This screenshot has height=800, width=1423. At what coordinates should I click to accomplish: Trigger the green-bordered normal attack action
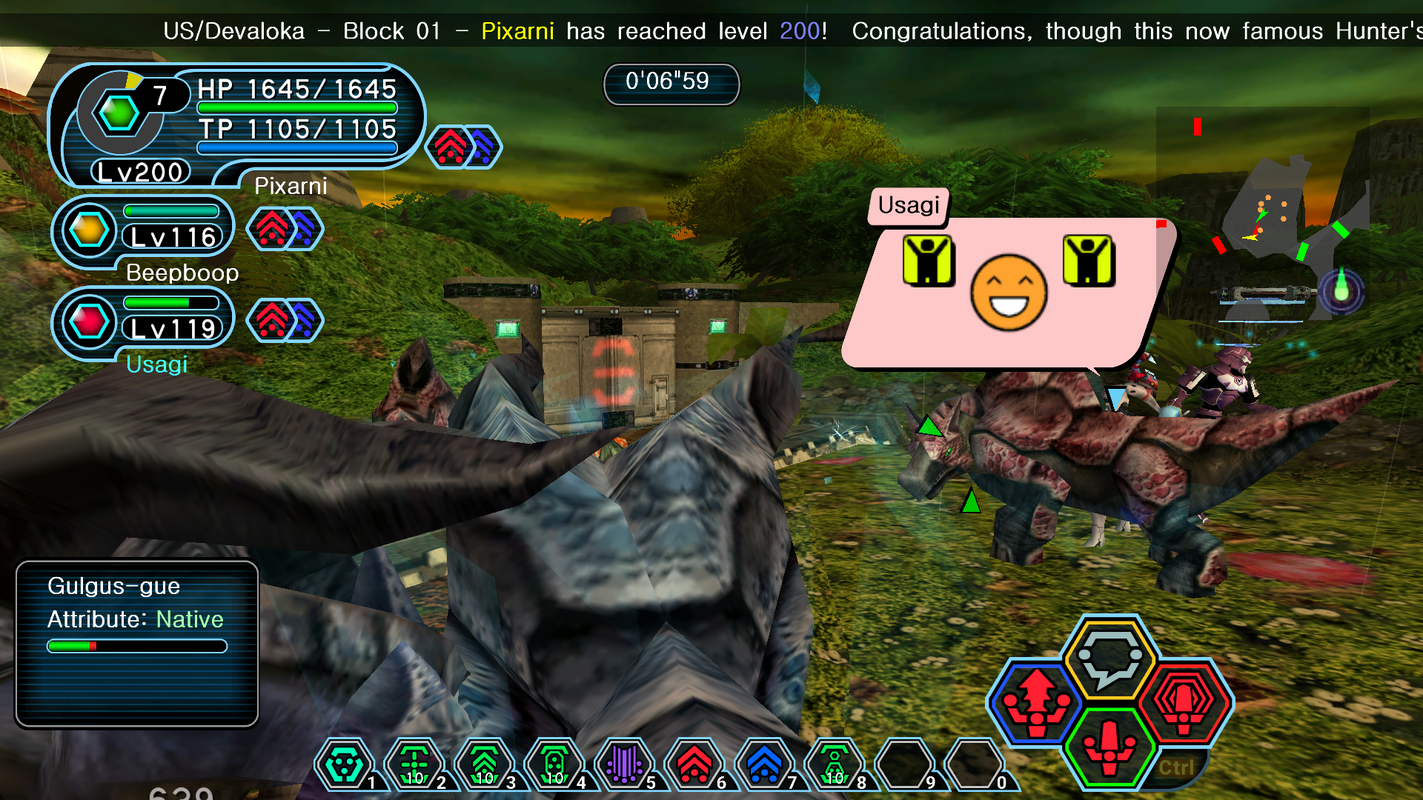click(1110, 746)
